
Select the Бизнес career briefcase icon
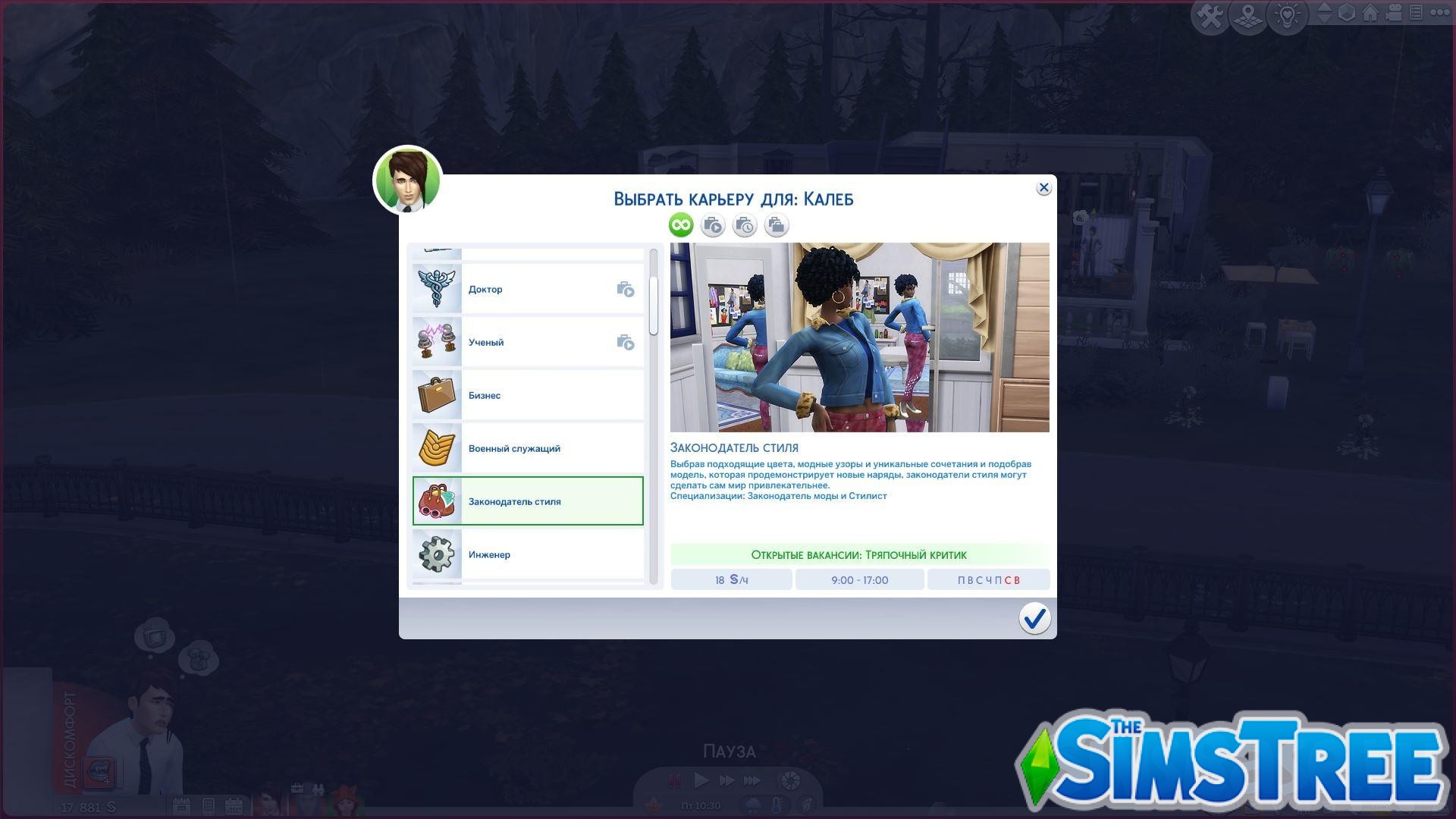pyautogui.click(x=437, y=394)
